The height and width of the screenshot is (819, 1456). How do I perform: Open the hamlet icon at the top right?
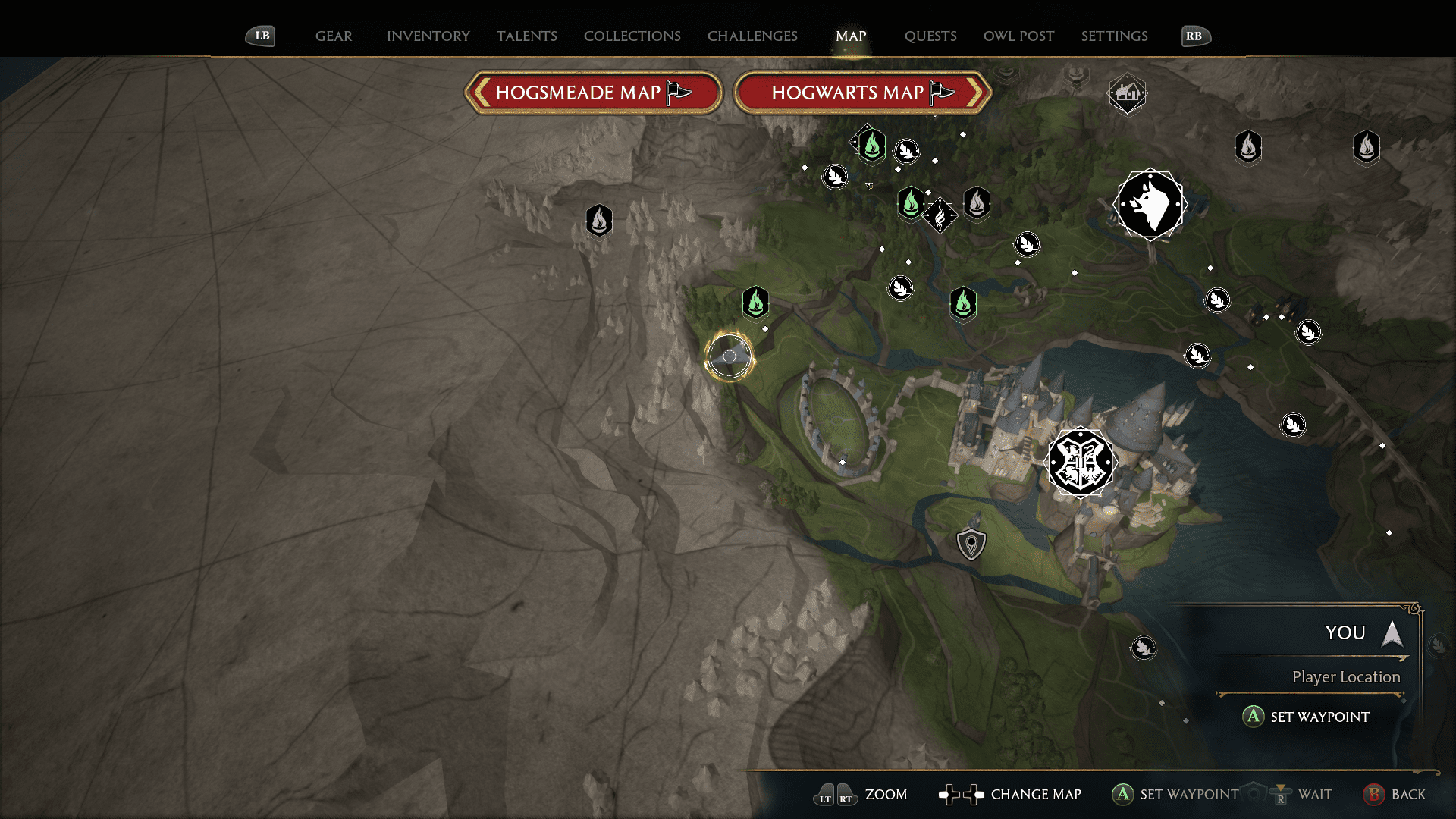tap(1127, 93)
